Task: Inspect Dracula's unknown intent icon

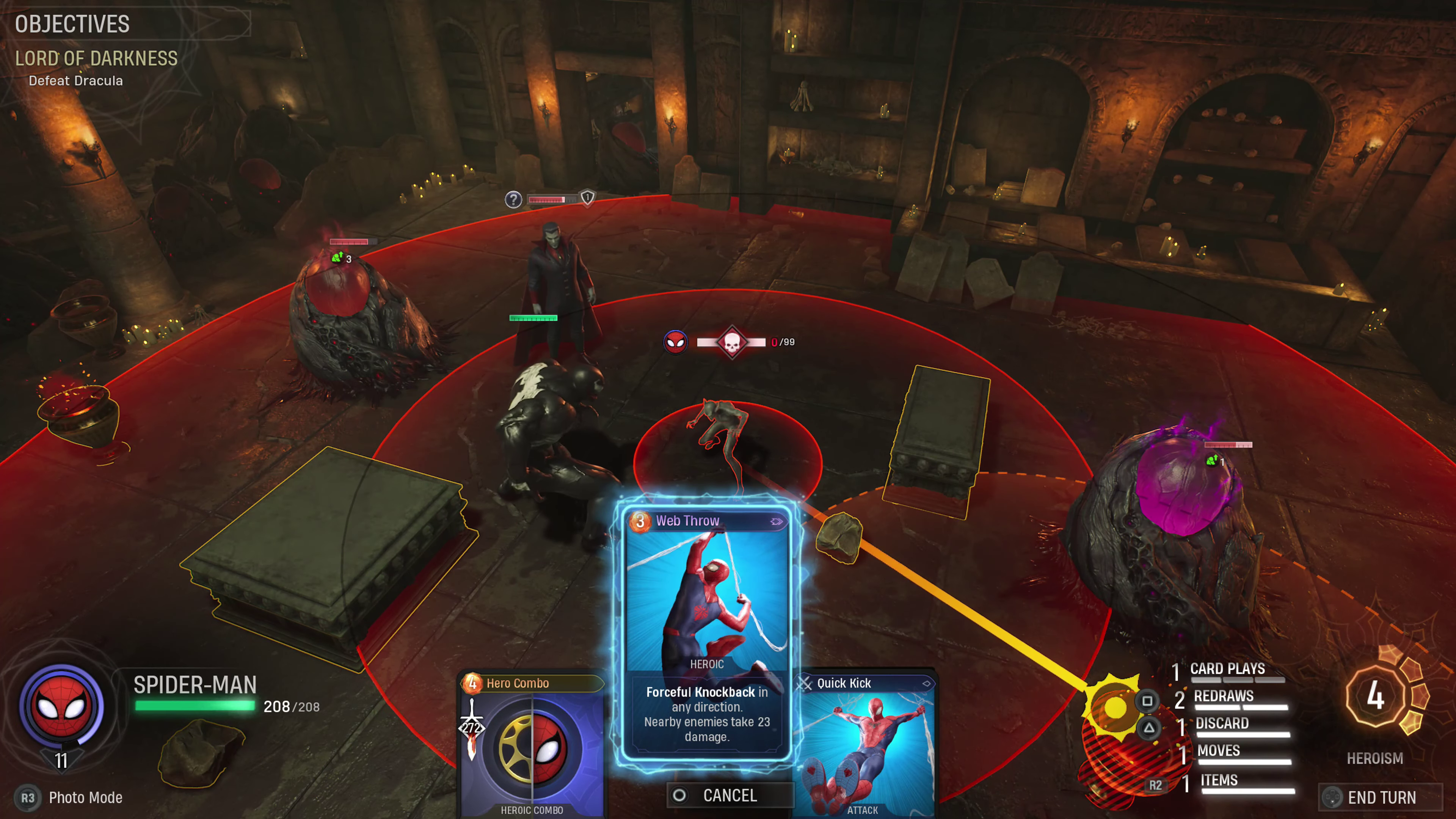Action: coord(513,199)
